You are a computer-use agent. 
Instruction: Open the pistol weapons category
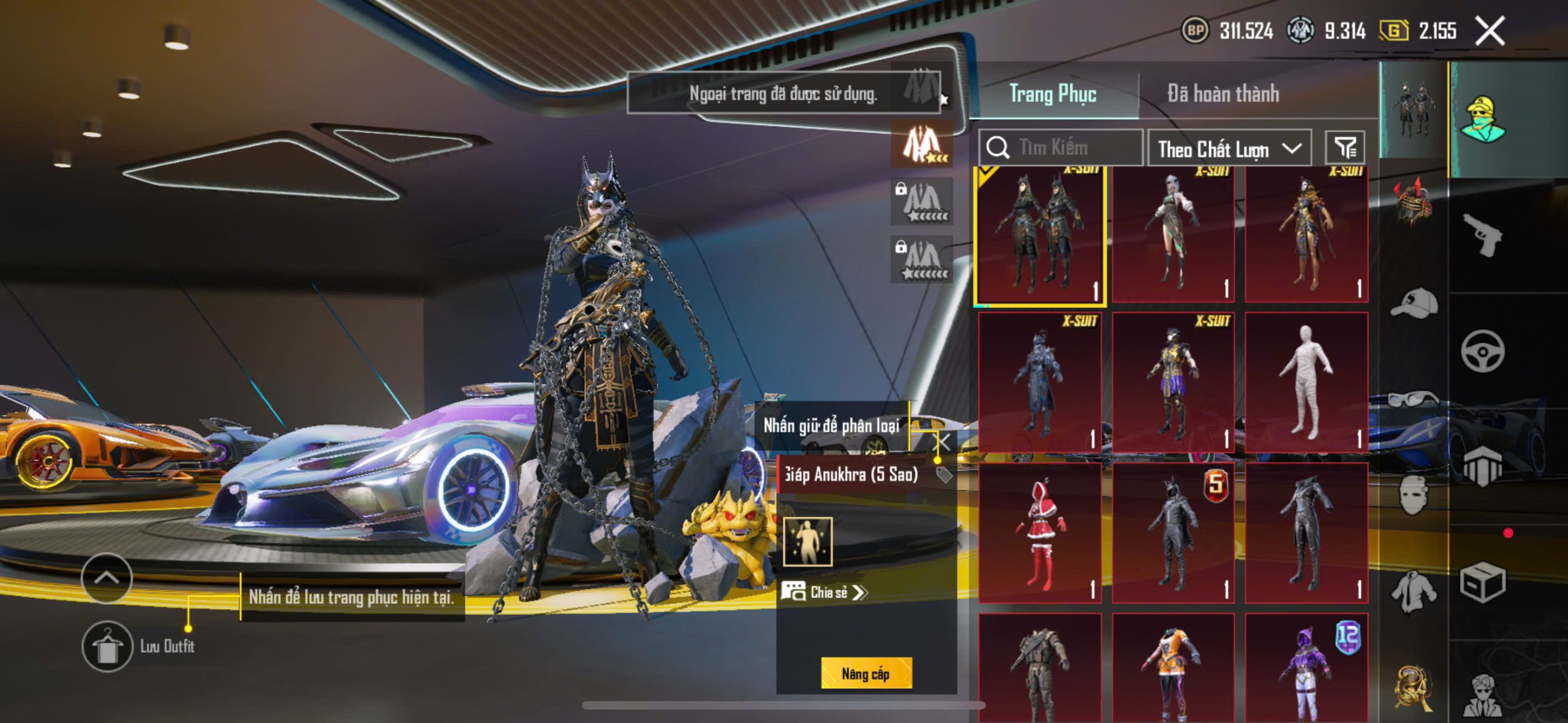coord(1483,234)
